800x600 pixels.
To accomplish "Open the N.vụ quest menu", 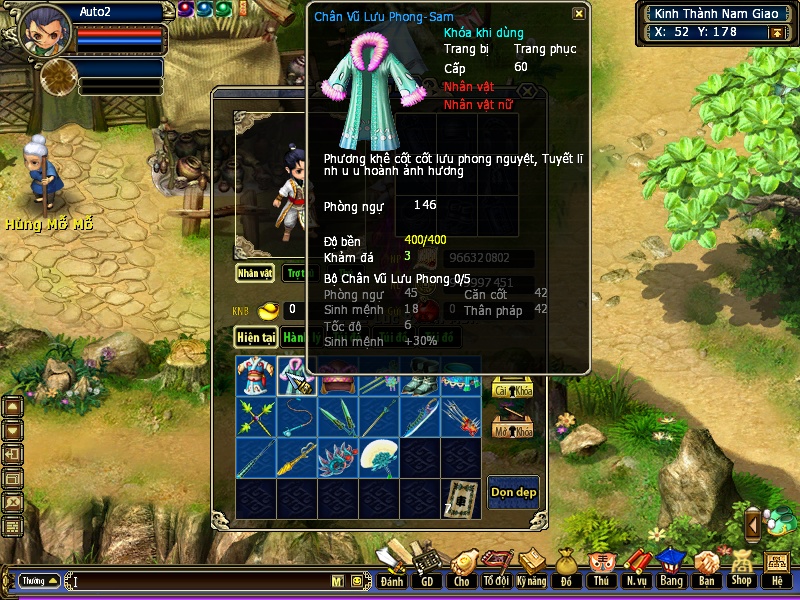I will point(636,568).
